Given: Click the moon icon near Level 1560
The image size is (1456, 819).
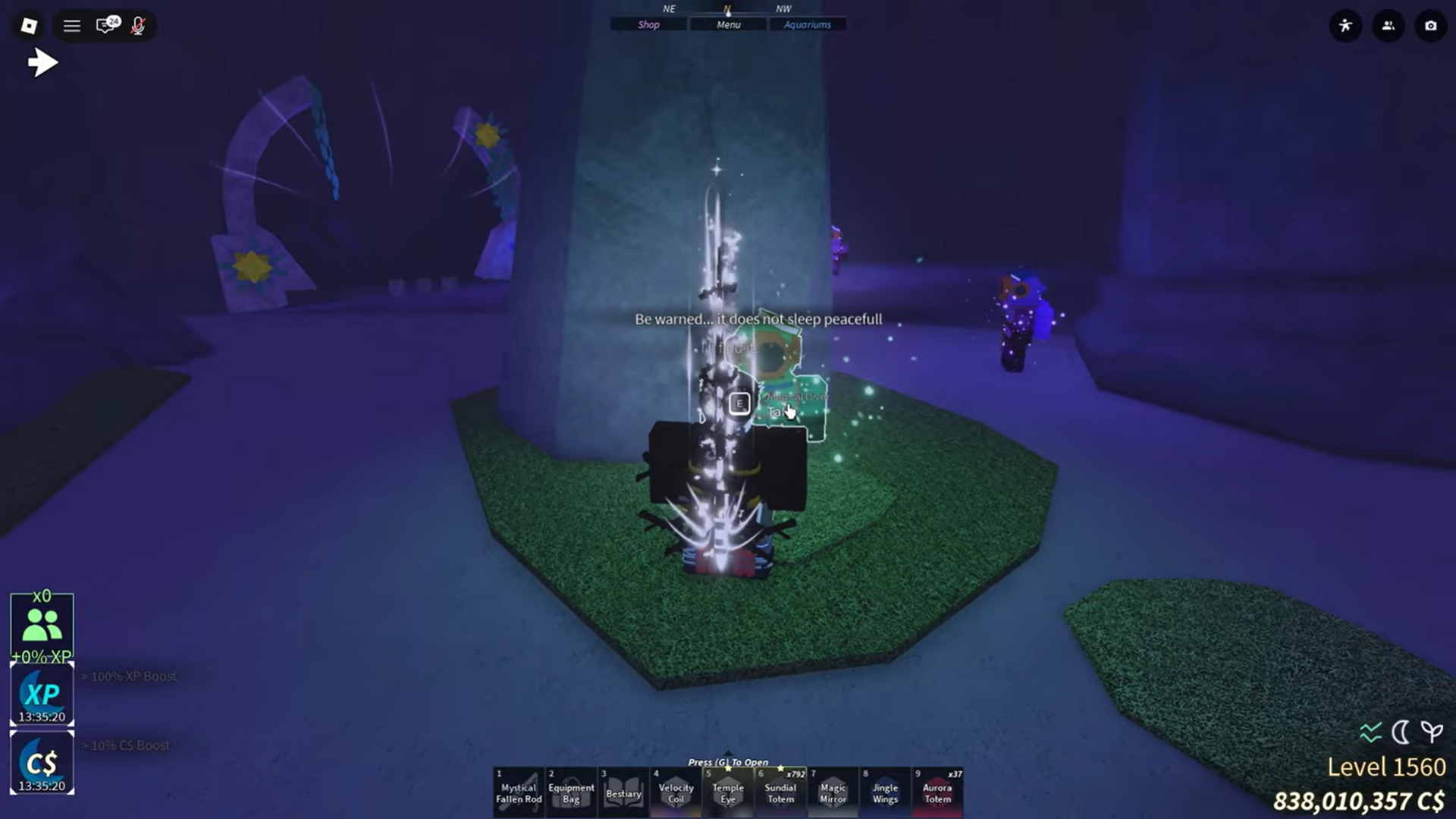Looking at the screenshot, I should [1401, 732].
